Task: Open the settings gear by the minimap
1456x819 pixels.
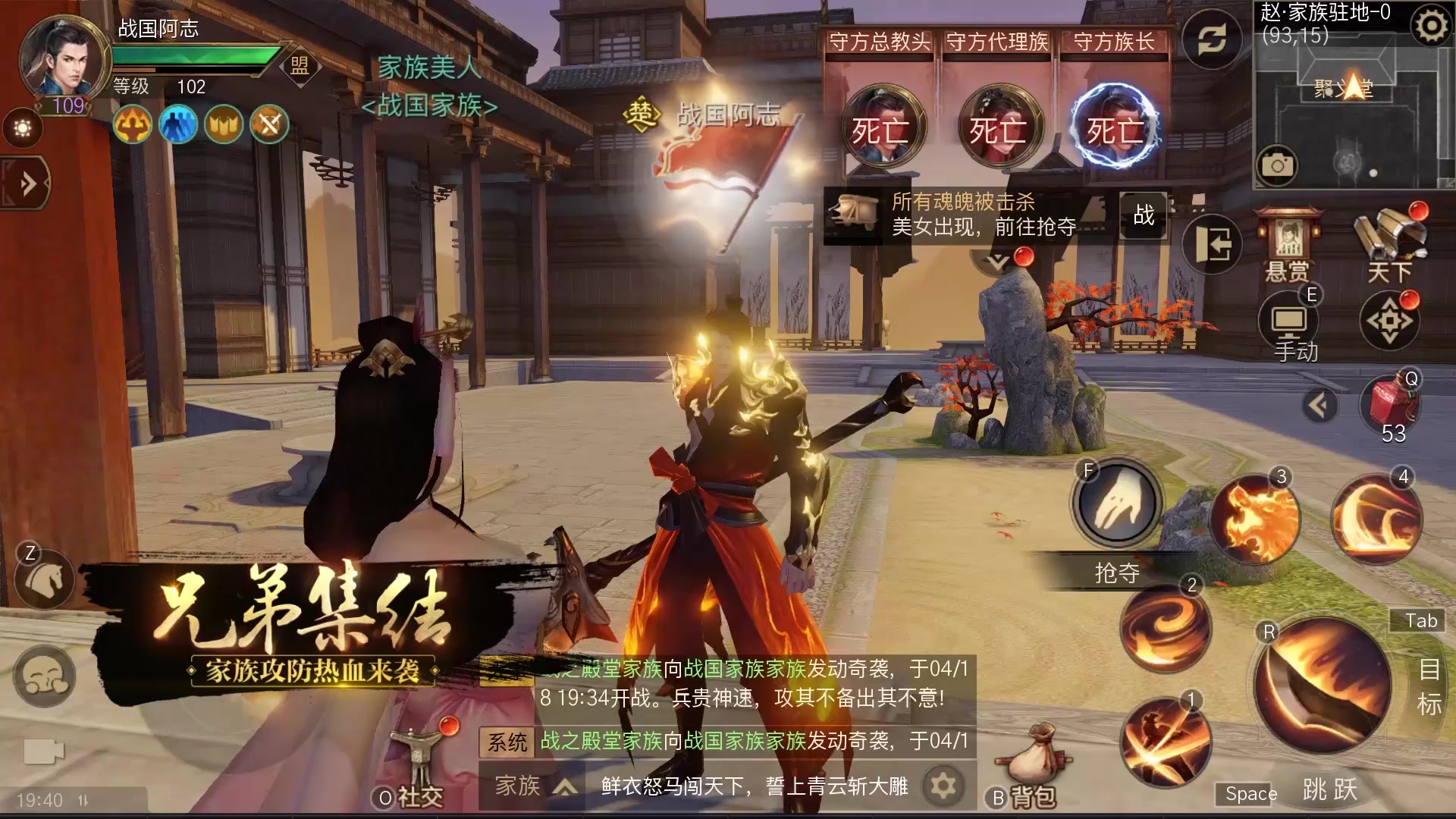Action: click(x=1431, y=27)
